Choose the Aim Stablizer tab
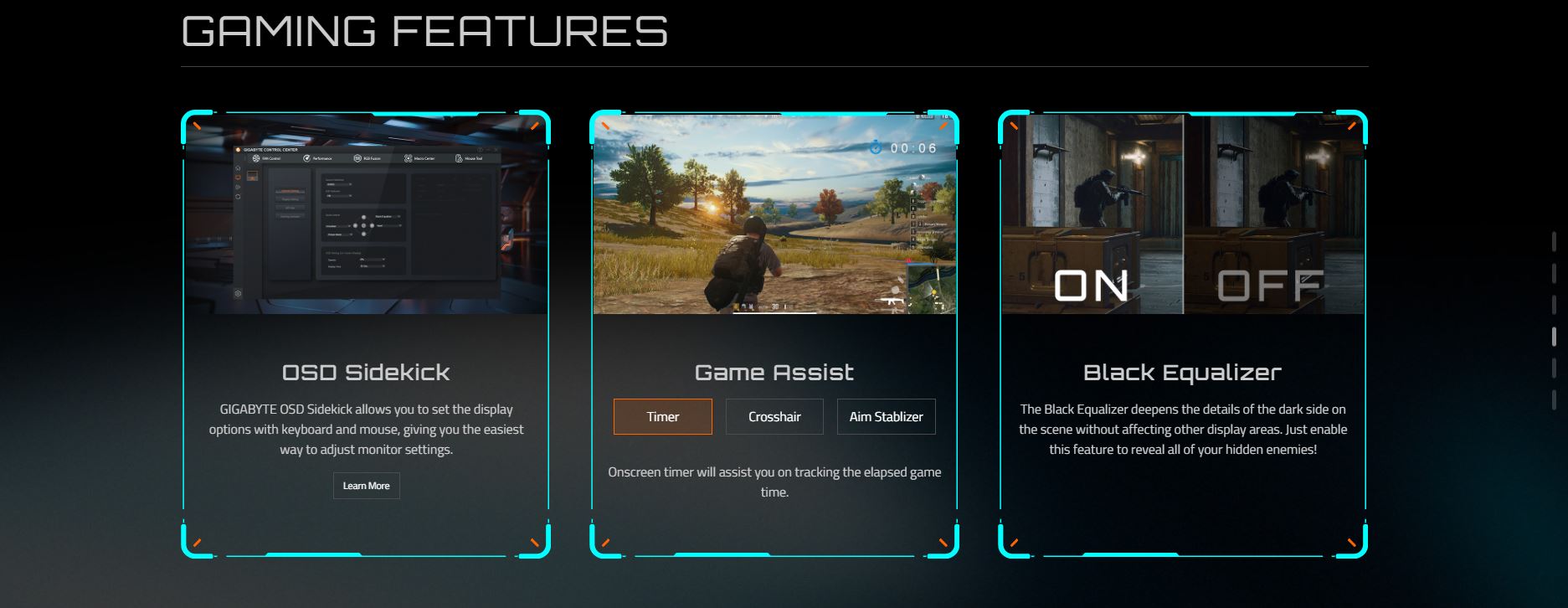The image size is (1568, 608). click(886, 416)
